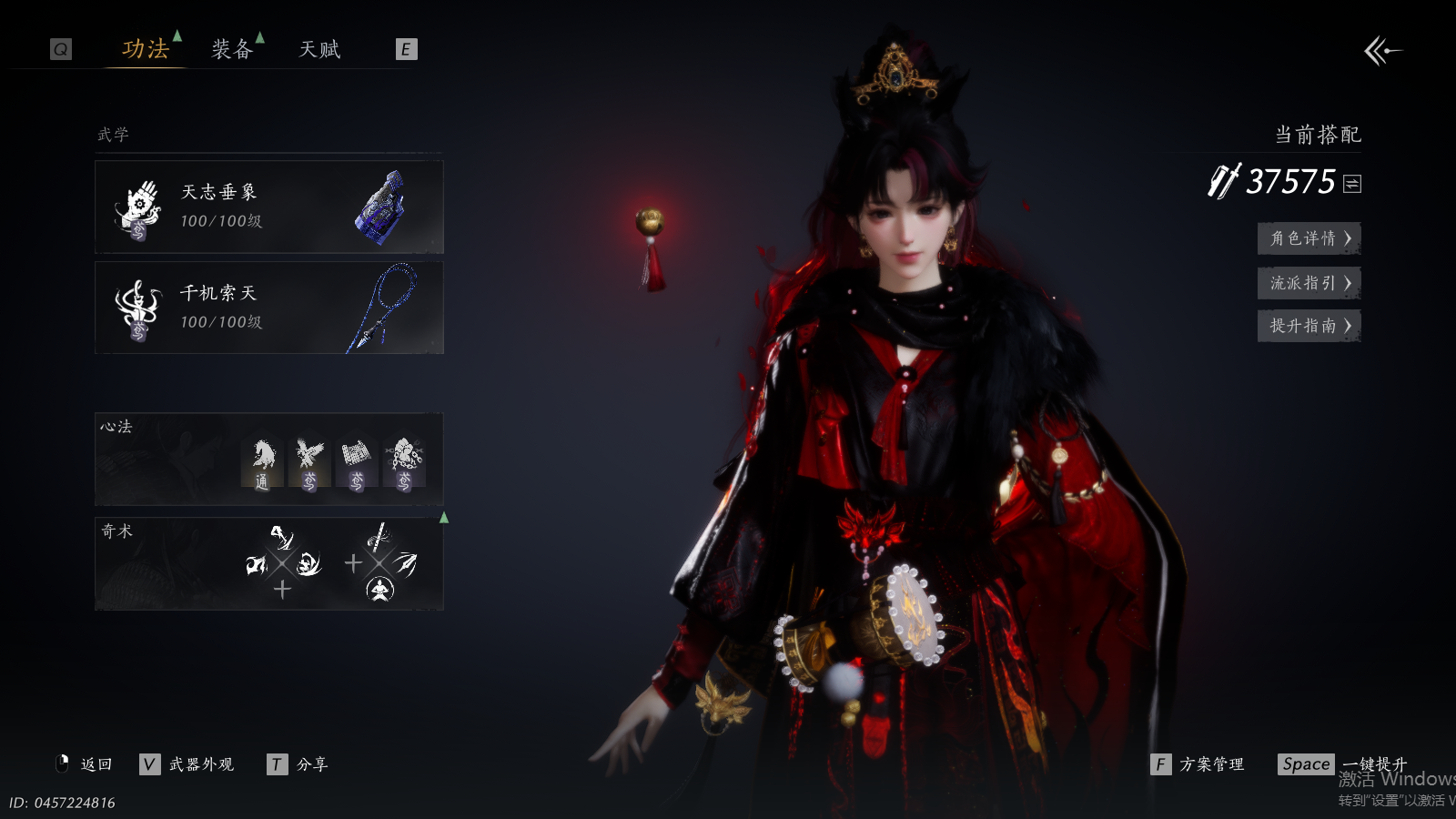Switch to the 天赋 talent tab

[x=319, y=49]
